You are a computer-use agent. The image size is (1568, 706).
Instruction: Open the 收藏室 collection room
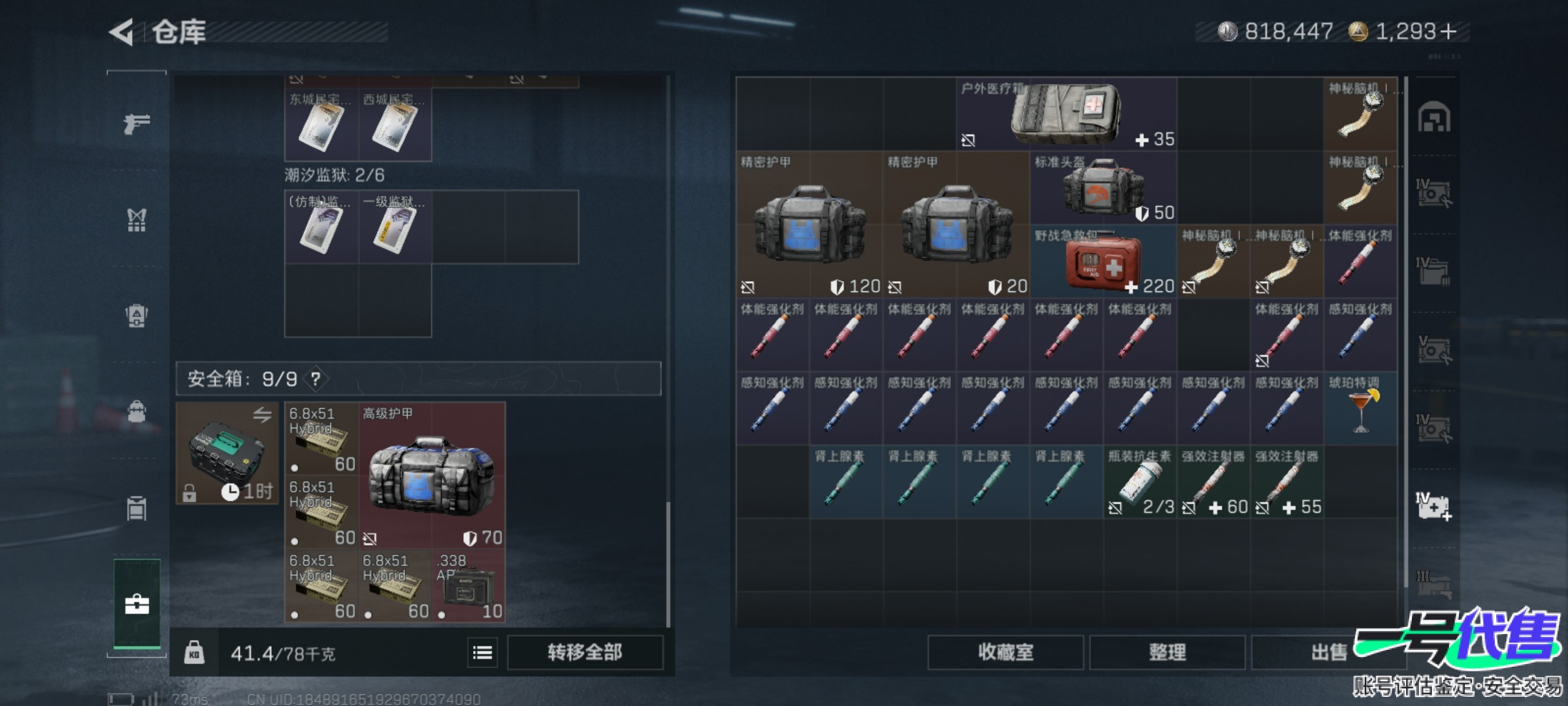[x=1005, y=652]
